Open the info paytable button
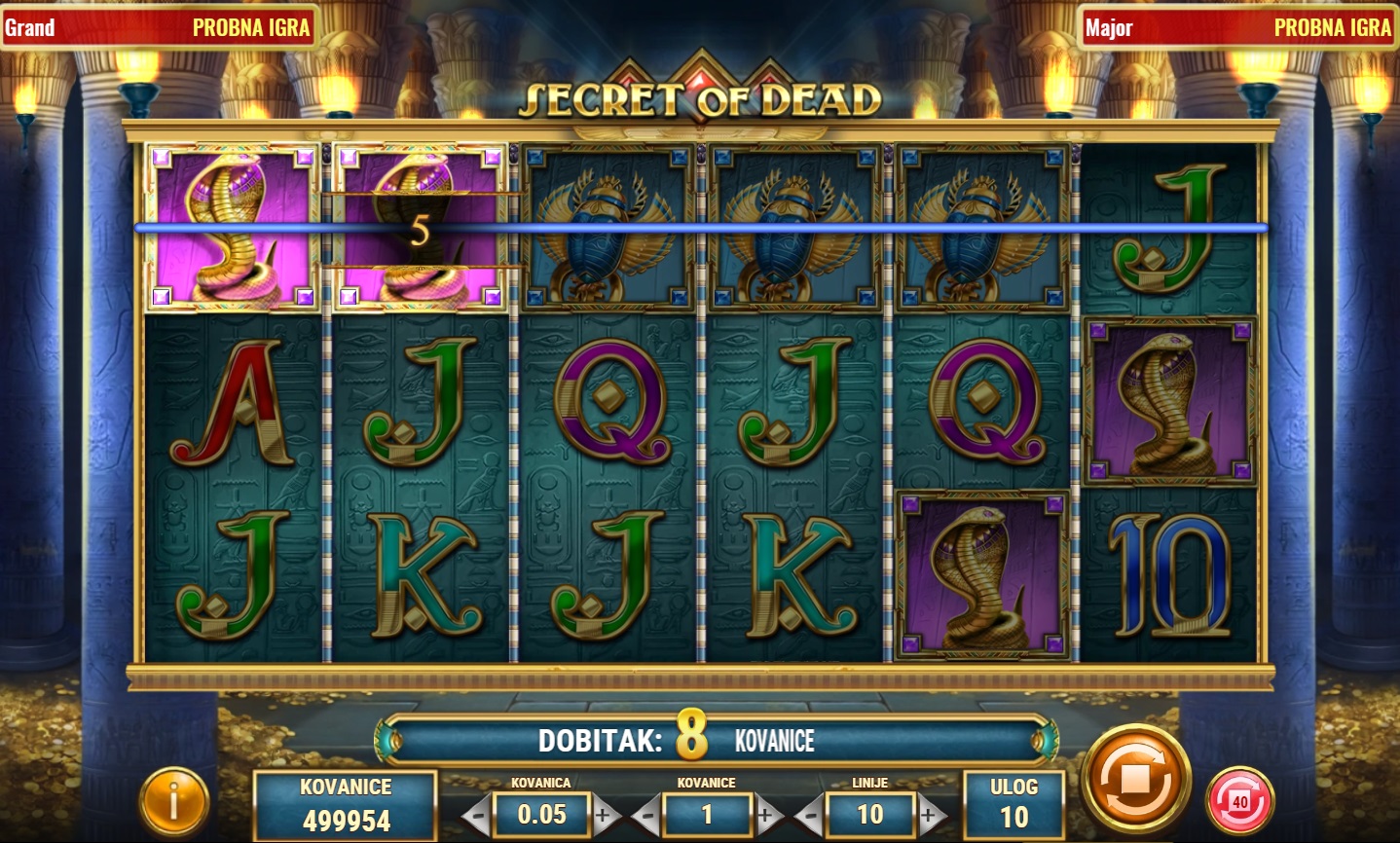Image resolution: width=1400 pixels, height=843 pixels. [x=174, y=803]
